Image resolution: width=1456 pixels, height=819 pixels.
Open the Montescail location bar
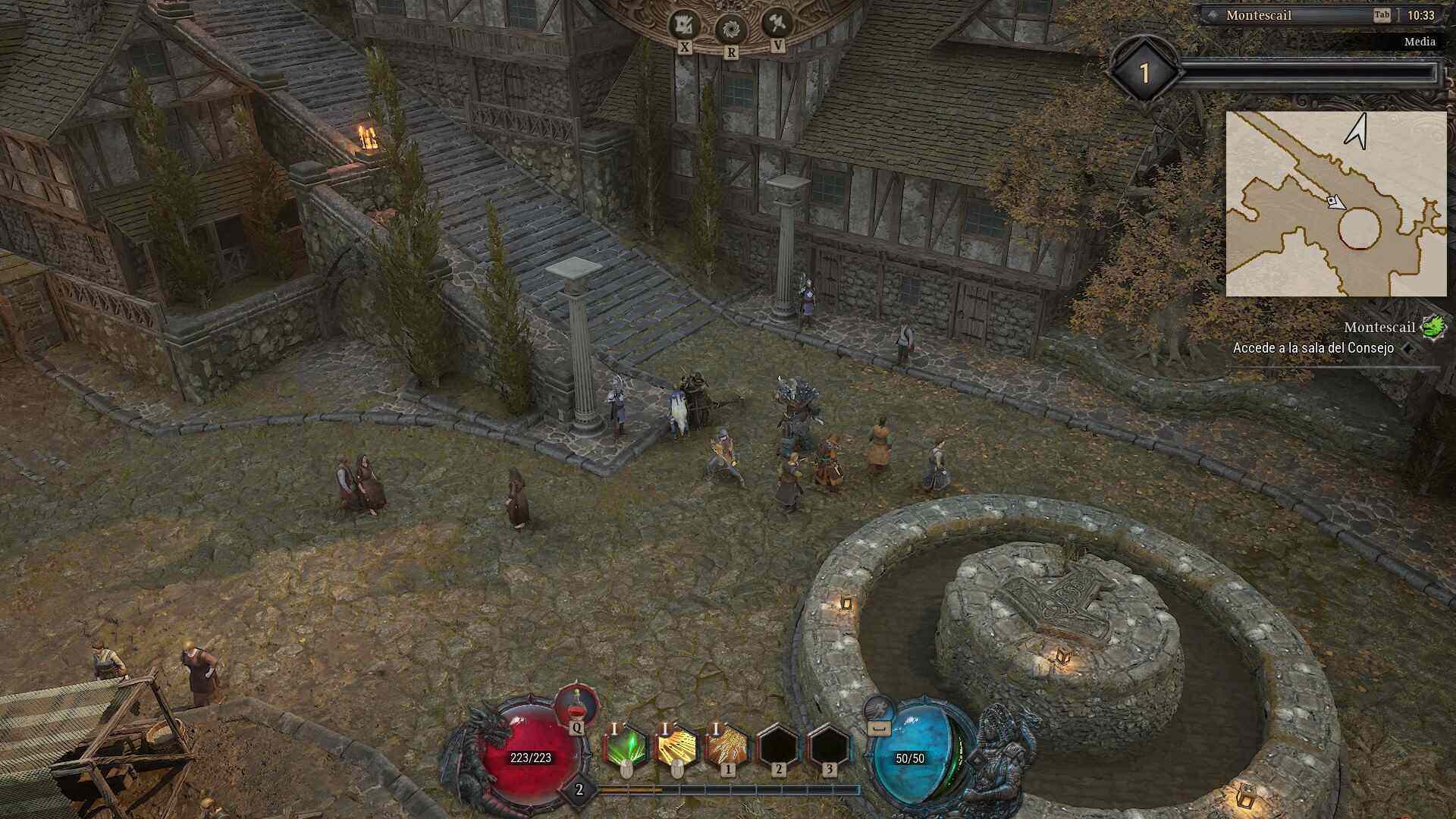[1289, 15]
